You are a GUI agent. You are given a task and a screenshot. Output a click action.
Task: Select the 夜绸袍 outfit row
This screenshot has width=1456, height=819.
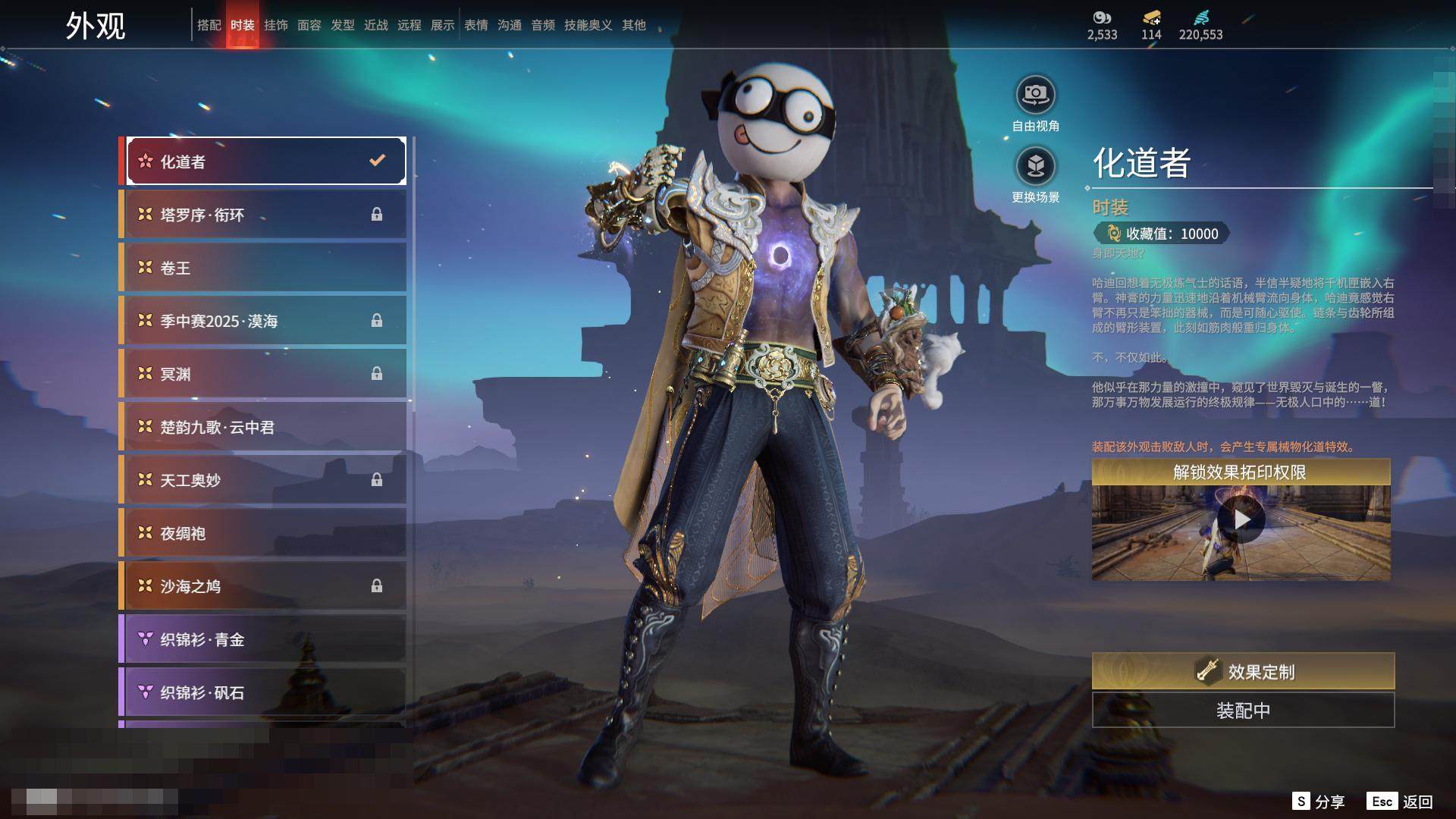(x=265, y=533)
